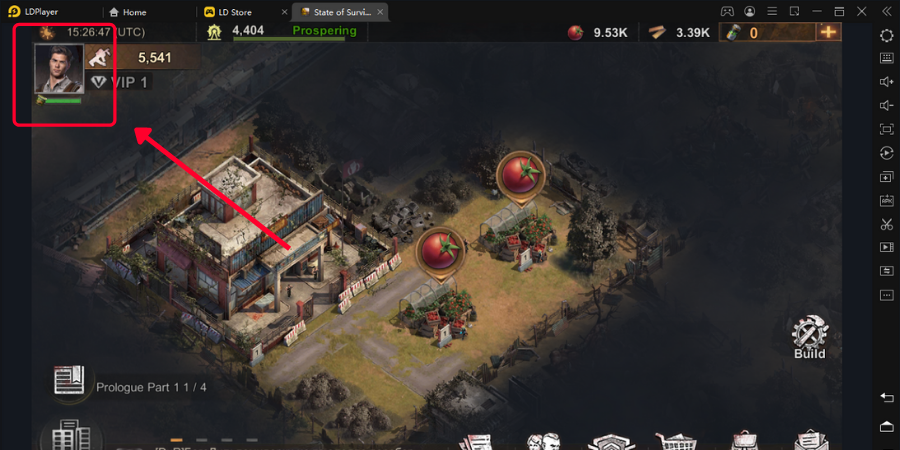
Task: Open the mail envelope icon
Action: pos(811,441)
